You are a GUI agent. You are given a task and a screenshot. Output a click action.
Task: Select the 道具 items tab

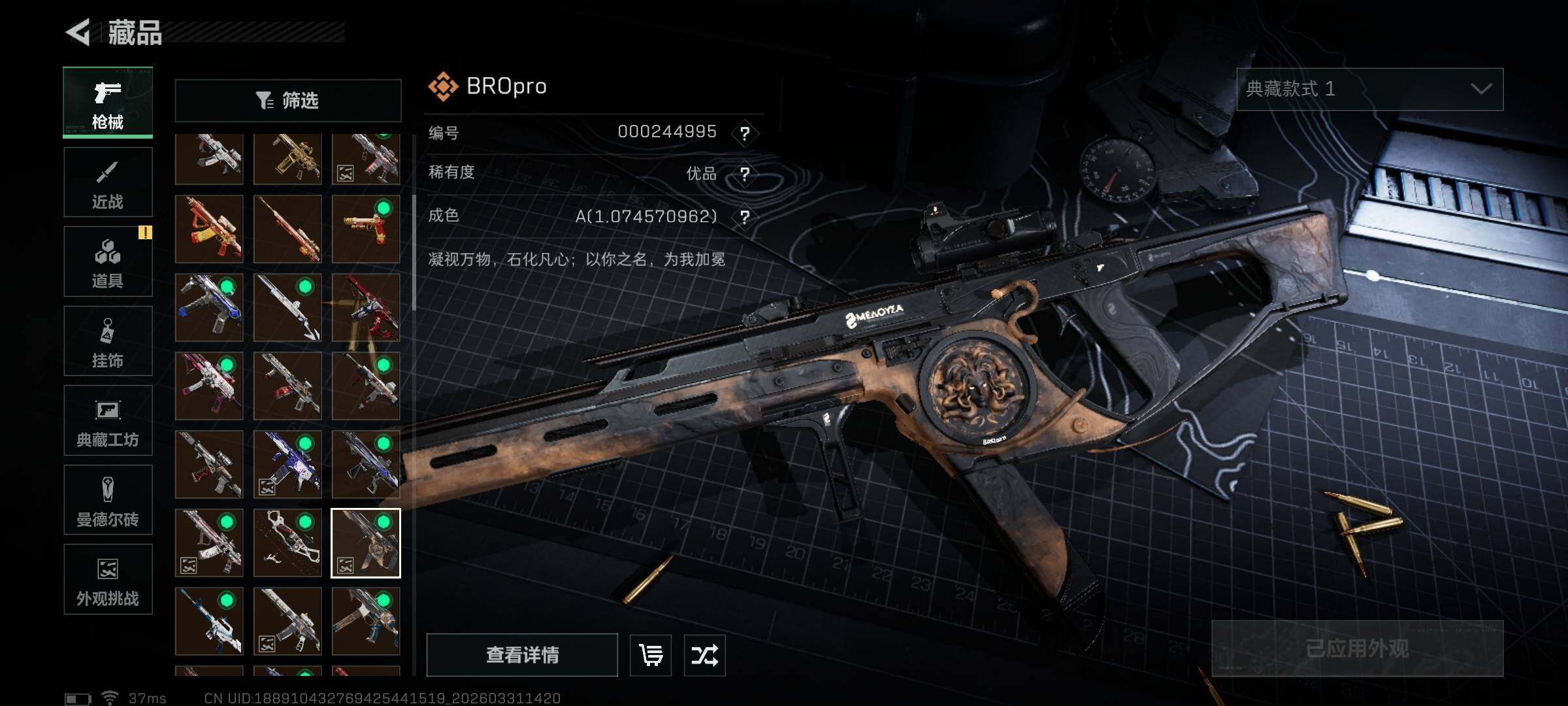coord(108,261)
